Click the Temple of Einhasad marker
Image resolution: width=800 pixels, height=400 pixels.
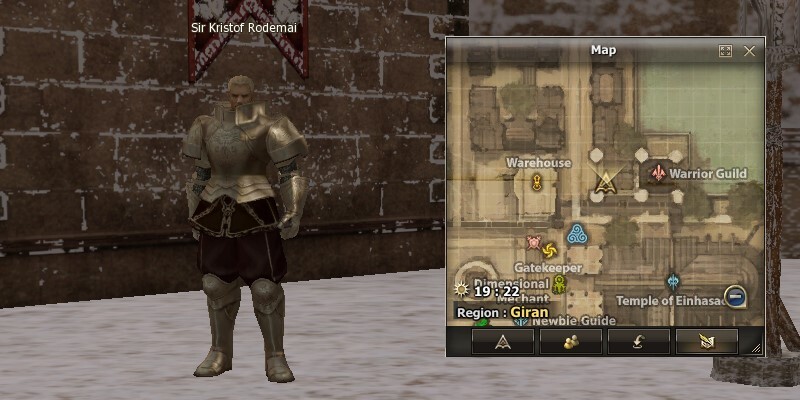tap(673, 282)
